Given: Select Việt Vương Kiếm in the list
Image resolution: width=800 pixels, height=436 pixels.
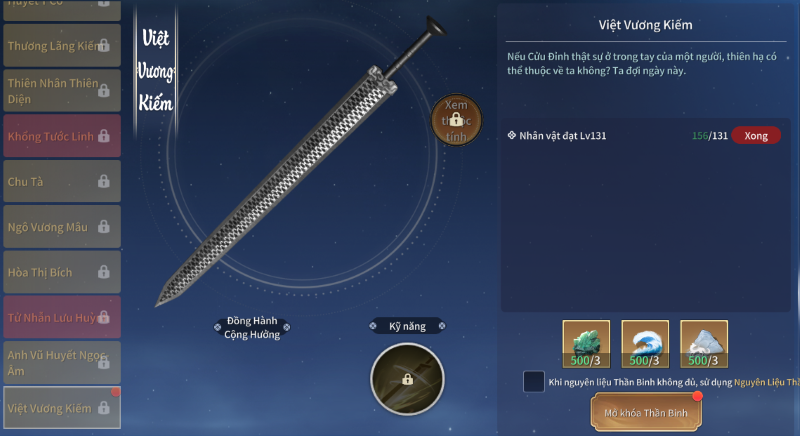Looking at the screenshot, I should coord(62,408).
